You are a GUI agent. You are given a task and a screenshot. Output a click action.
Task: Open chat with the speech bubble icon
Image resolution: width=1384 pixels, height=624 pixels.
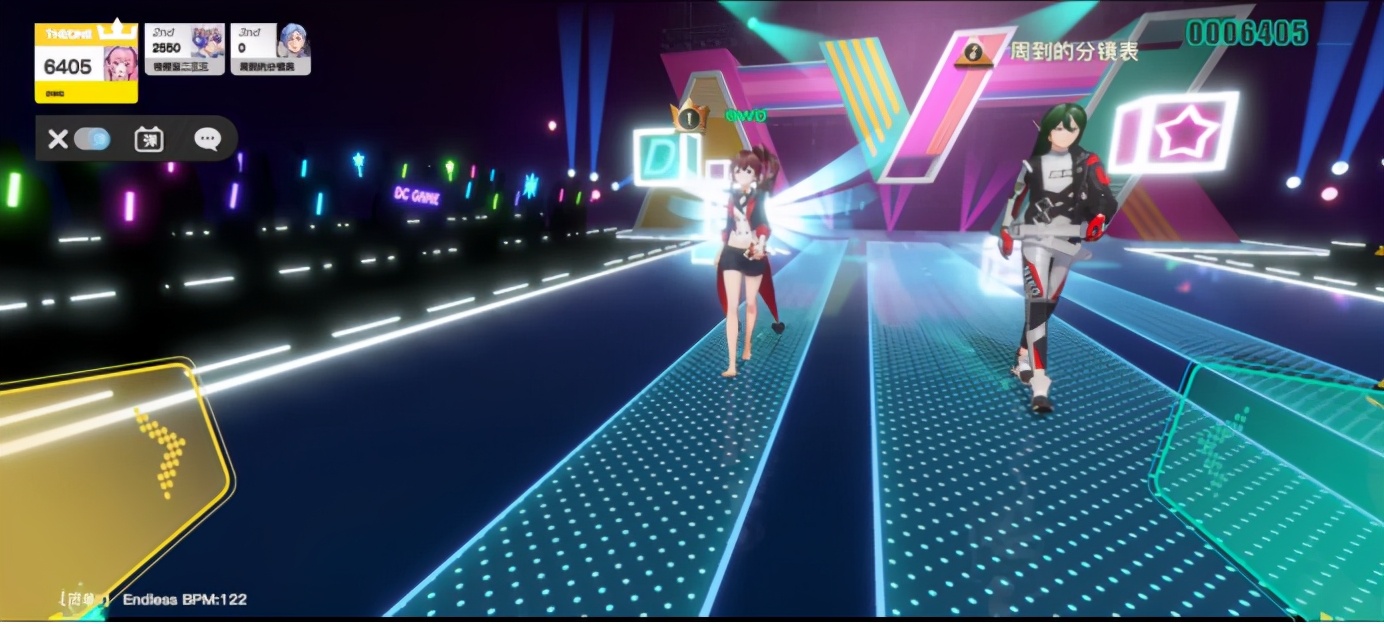207,139
